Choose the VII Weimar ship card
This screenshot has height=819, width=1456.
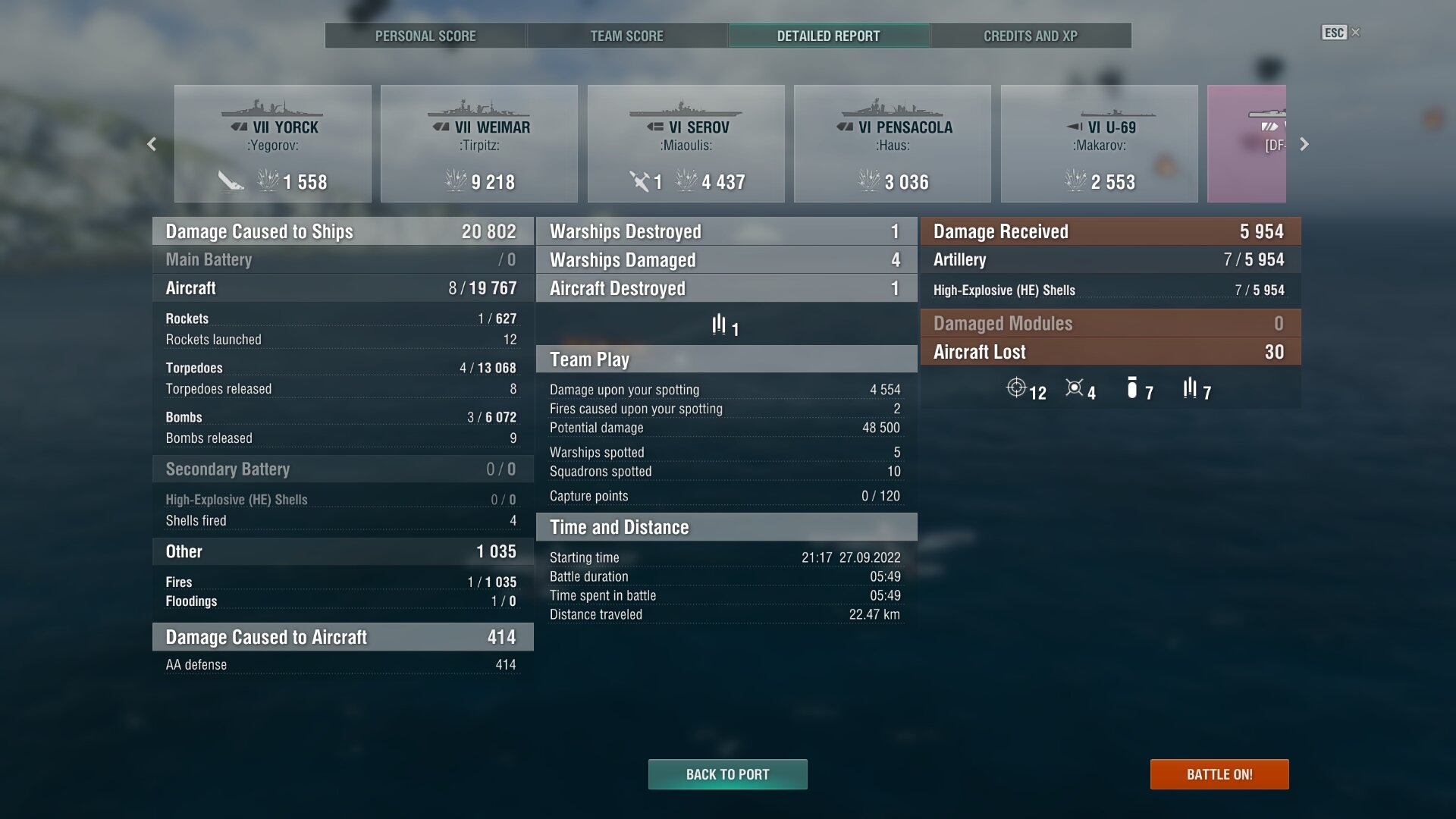(479, 144)
